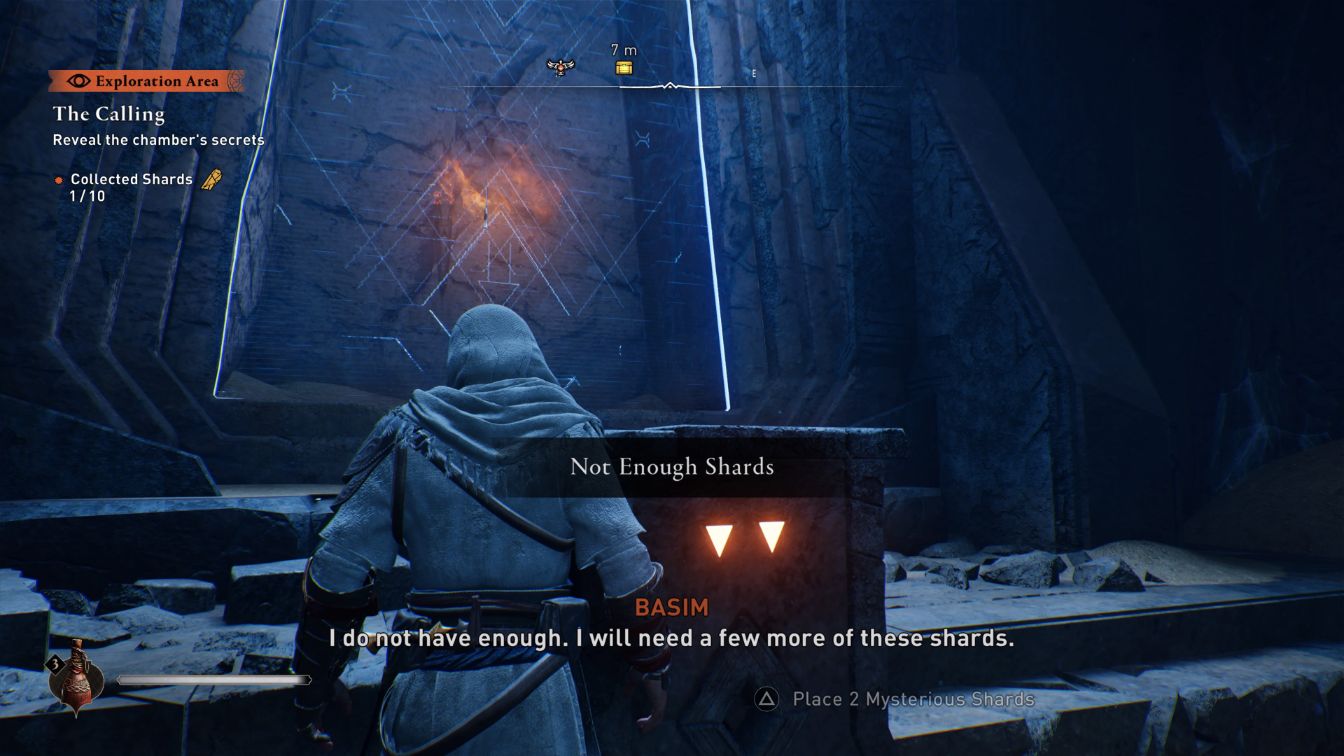Open The Calling quest tracker
Viewport: 1344px width, 756px height.
pyautogui.click(x=109, y=114)
